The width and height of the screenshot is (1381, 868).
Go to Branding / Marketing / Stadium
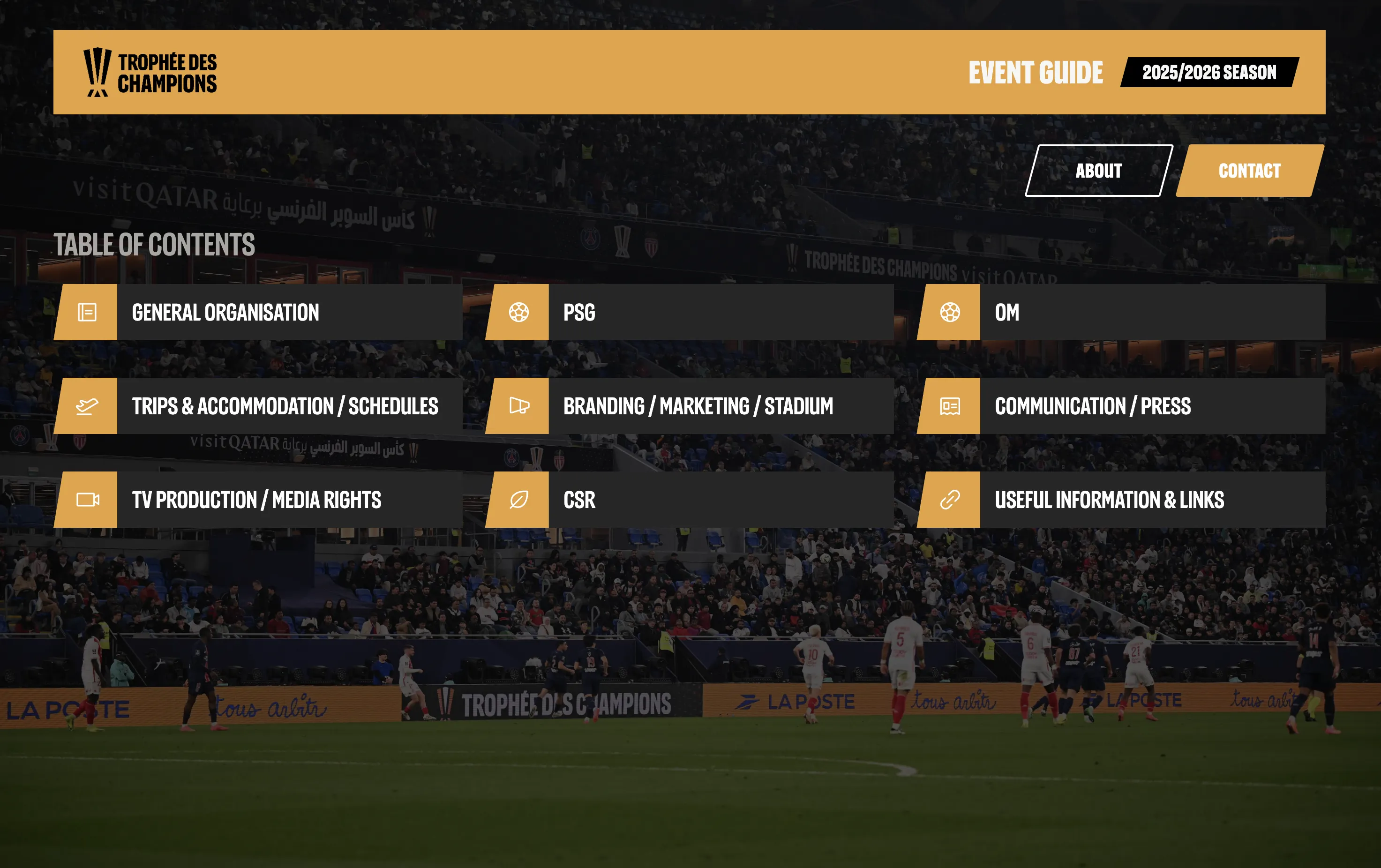click(x=690, y=406)
